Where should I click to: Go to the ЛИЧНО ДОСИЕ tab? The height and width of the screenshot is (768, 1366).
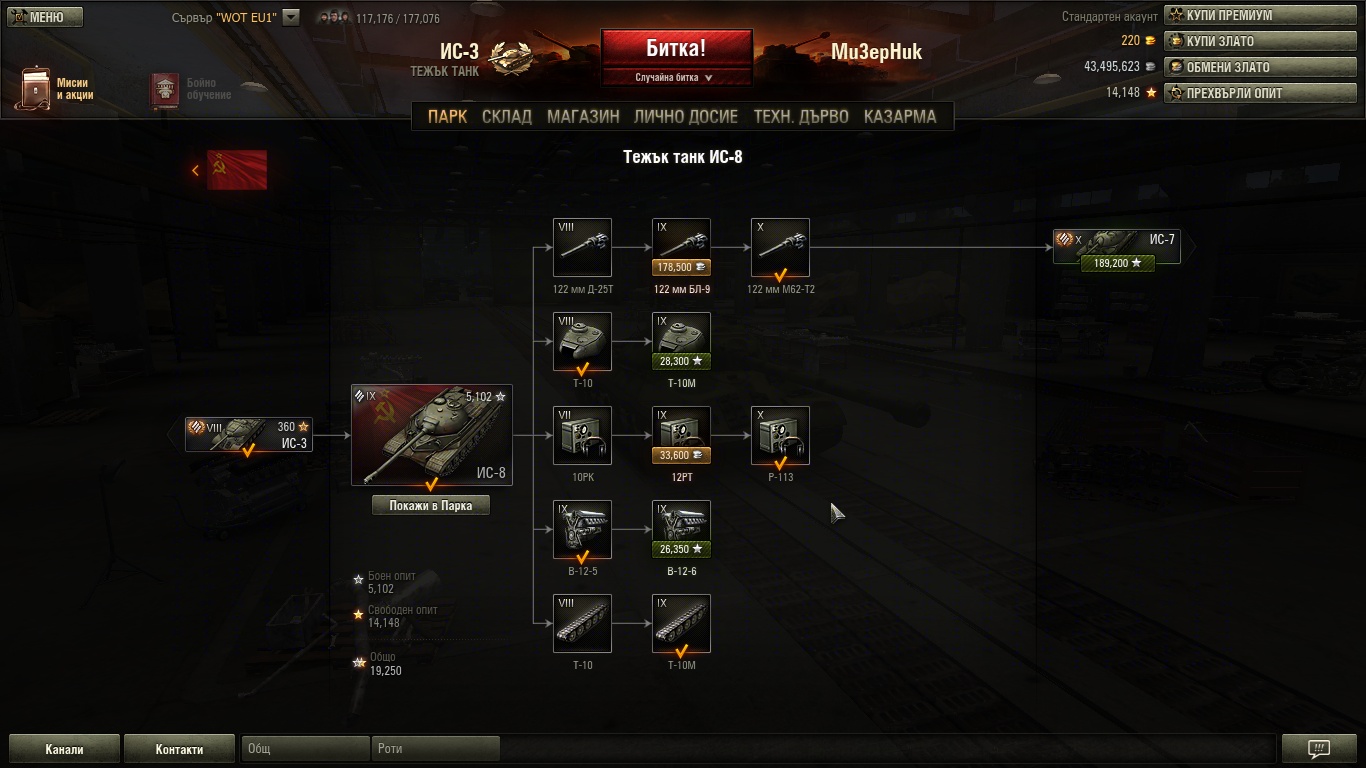coord(686,116)
